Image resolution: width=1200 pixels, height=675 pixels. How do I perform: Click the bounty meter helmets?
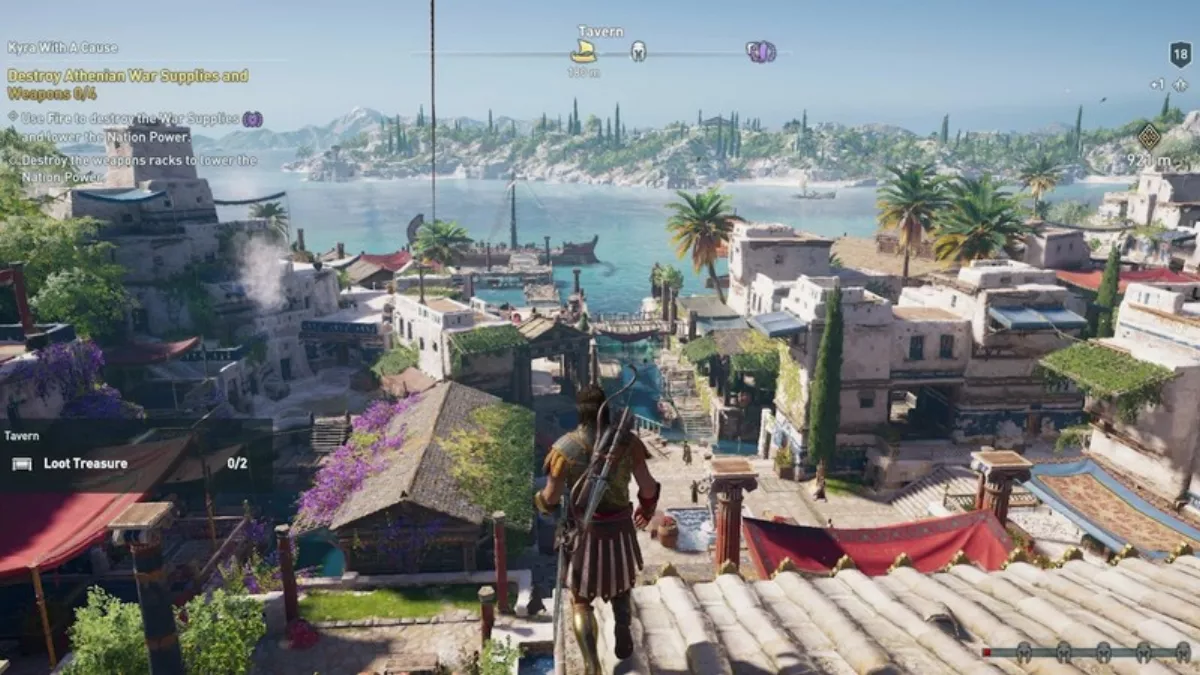pos(1083,651)
